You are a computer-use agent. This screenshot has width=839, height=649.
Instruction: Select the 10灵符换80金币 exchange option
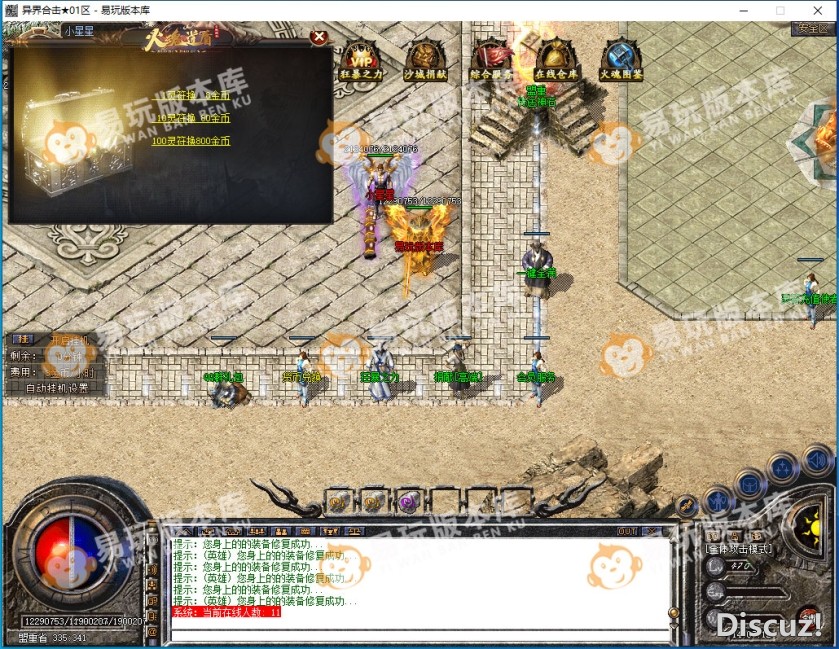tap(192, 118)
